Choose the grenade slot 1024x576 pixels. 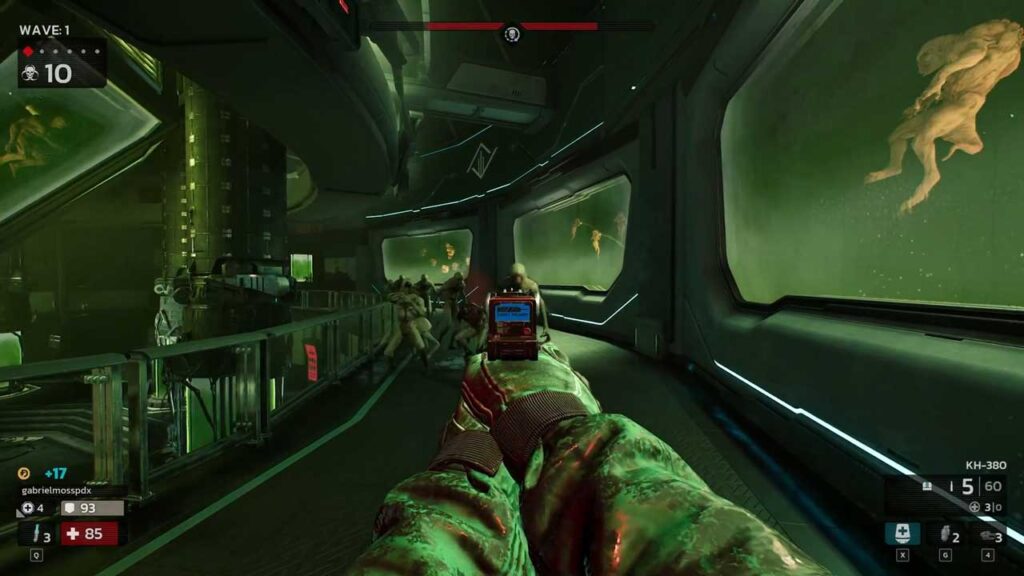click(x=942, y=534)
